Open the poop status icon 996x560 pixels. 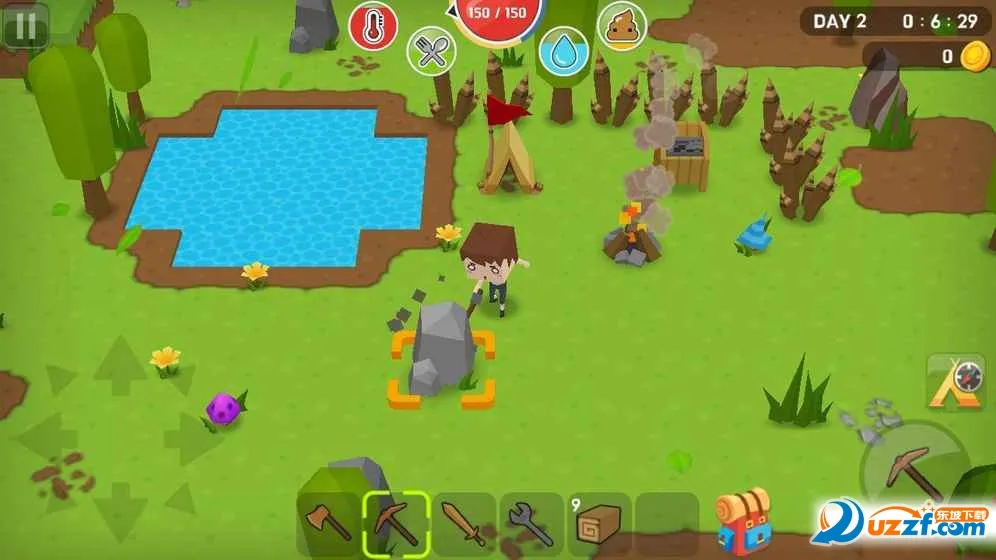point(622,27)
